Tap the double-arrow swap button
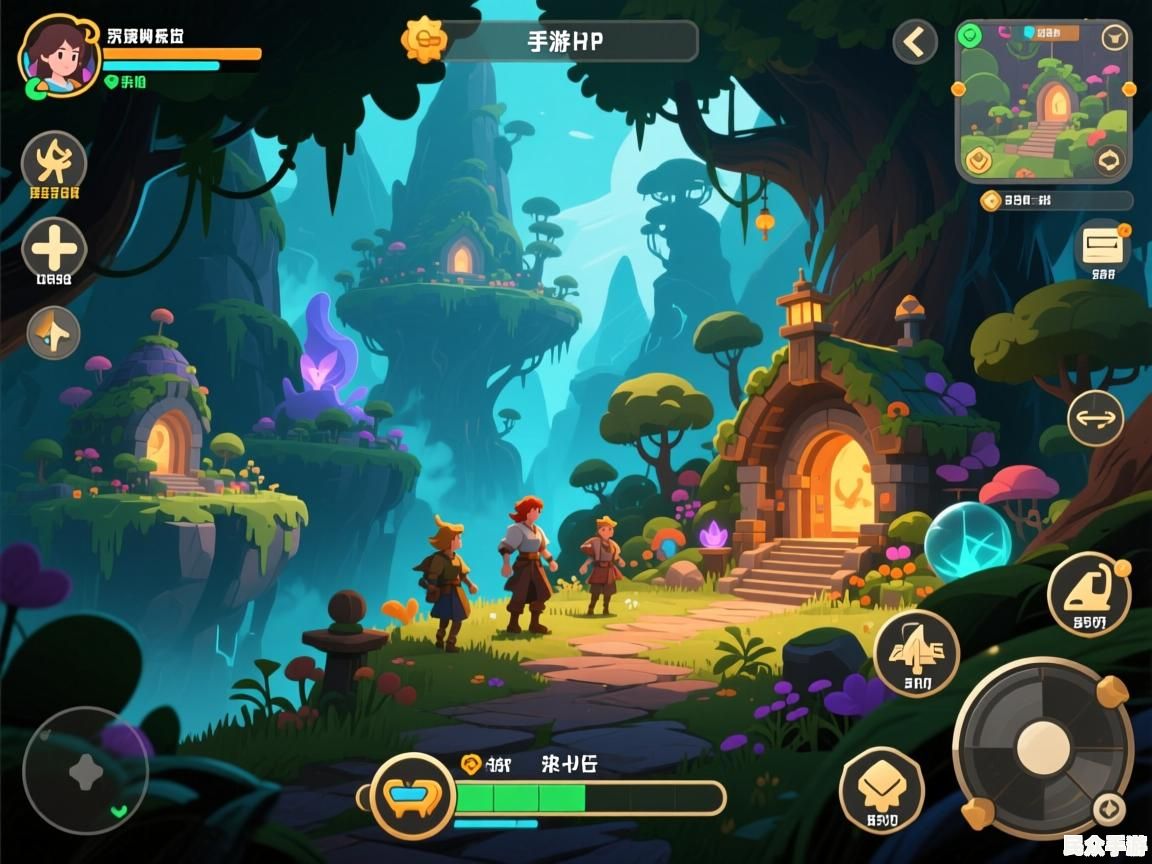The height and width of the screenshot is (864, 1152). pos(1095,418)
